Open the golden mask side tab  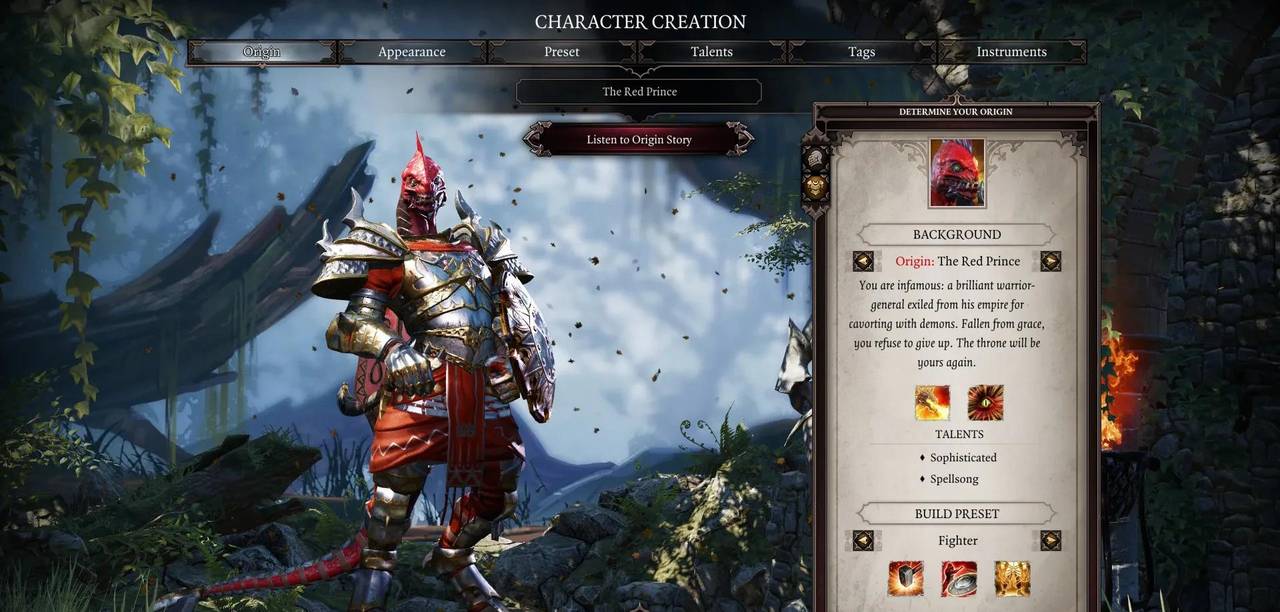816,187
